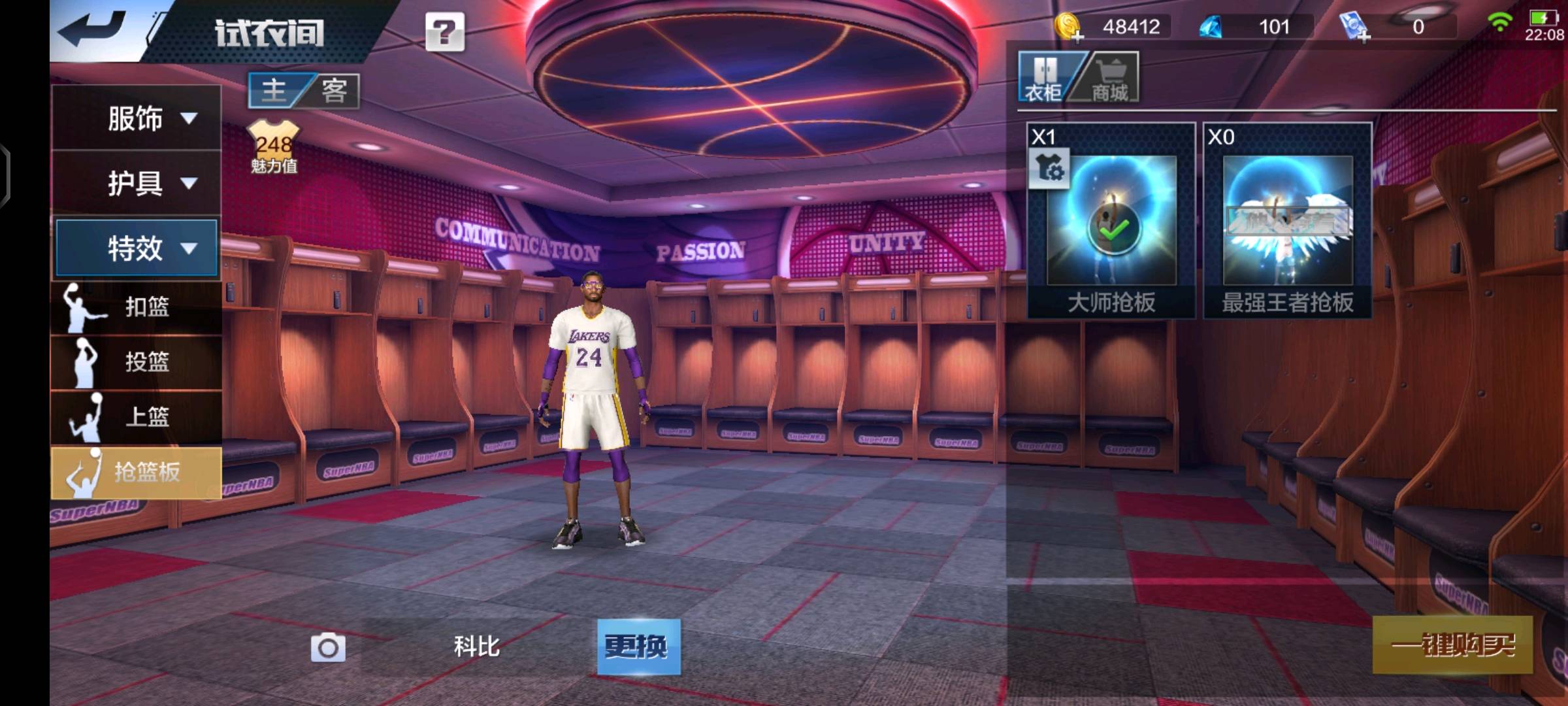Open the 商城 shop tab

click(x=1109, y=78)
